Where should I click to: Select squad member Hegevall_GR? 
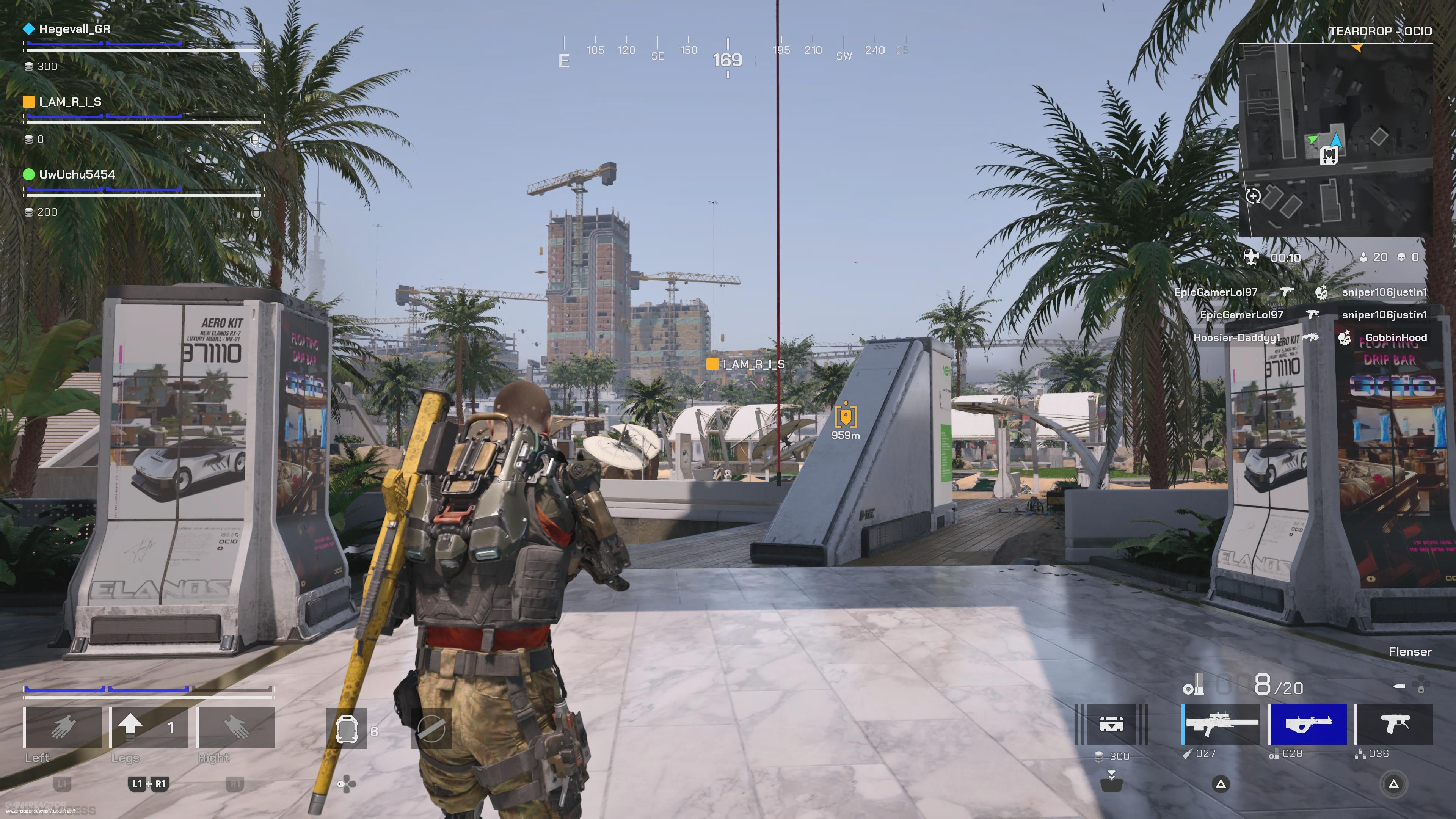[74, 29]
